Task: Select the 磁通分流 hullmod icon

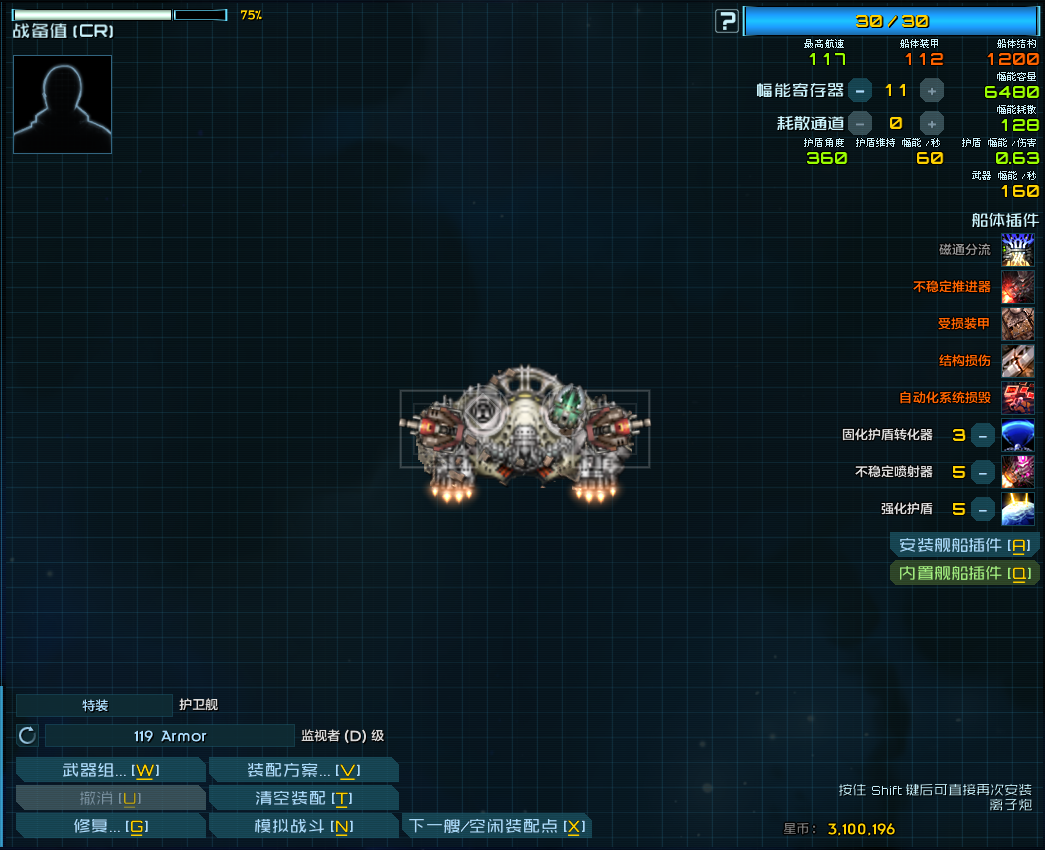Action: coord(1018,250)
